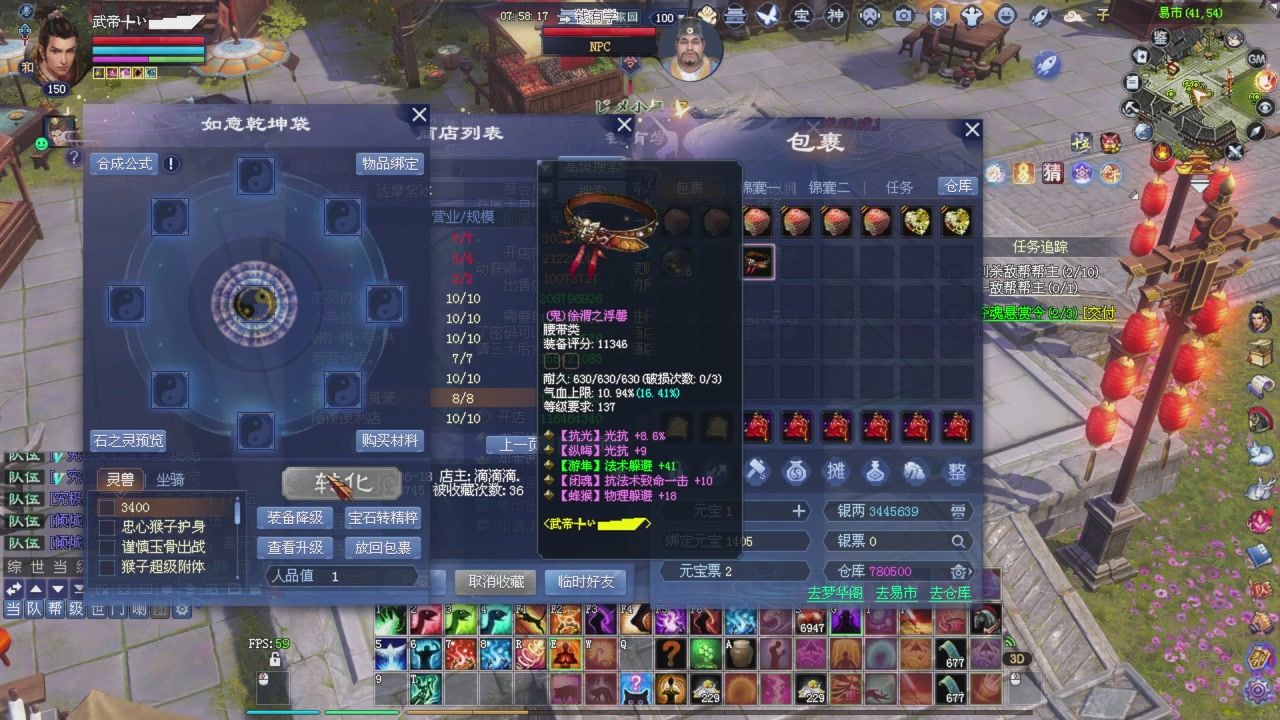This screenshot has width=1280, height=720.
Task: Click the 去易市 link
Action: [894, 593]
